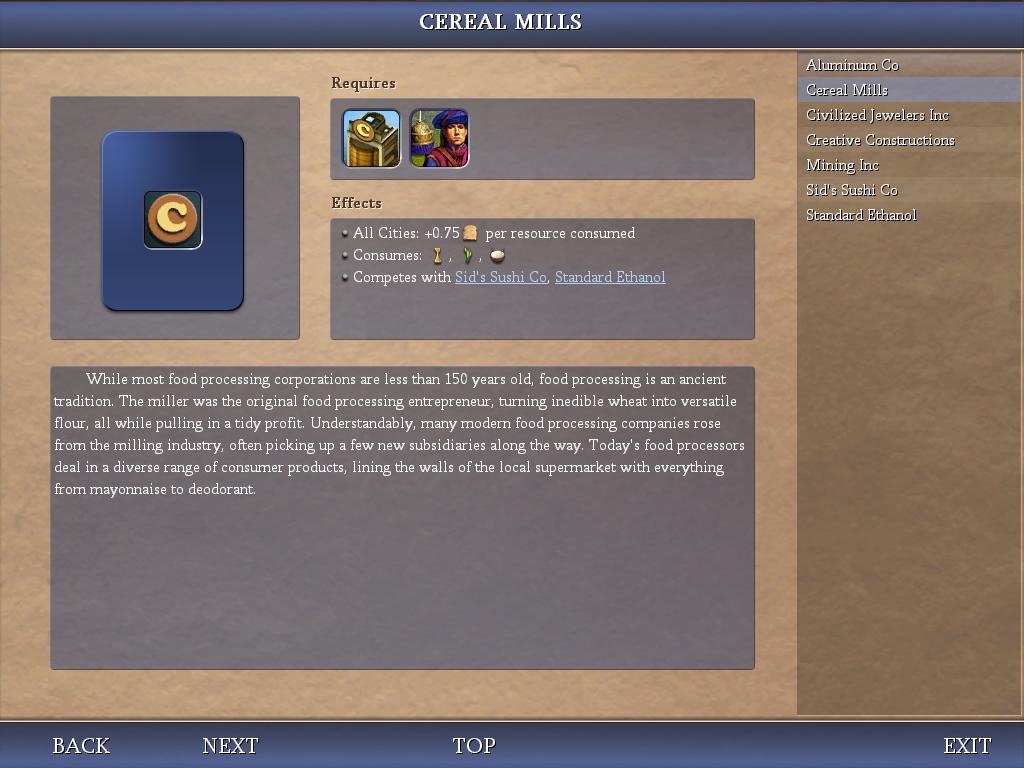This screenshot has height=768, width=1024.
Task: Open Sid's Sushi Co in the sidebar list
Action: 852,190
